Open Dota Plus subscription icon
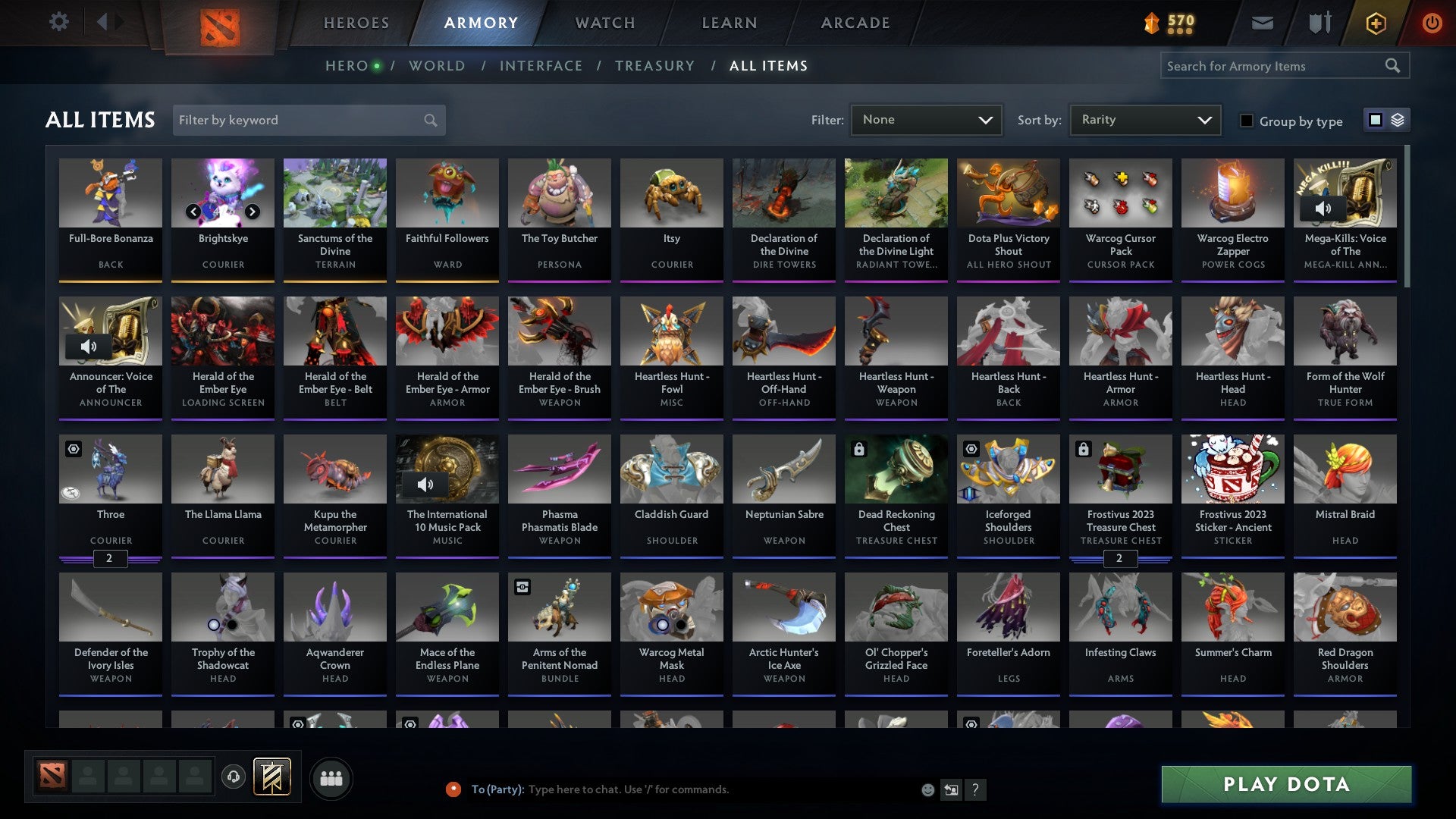 (x=1376, y=23)
